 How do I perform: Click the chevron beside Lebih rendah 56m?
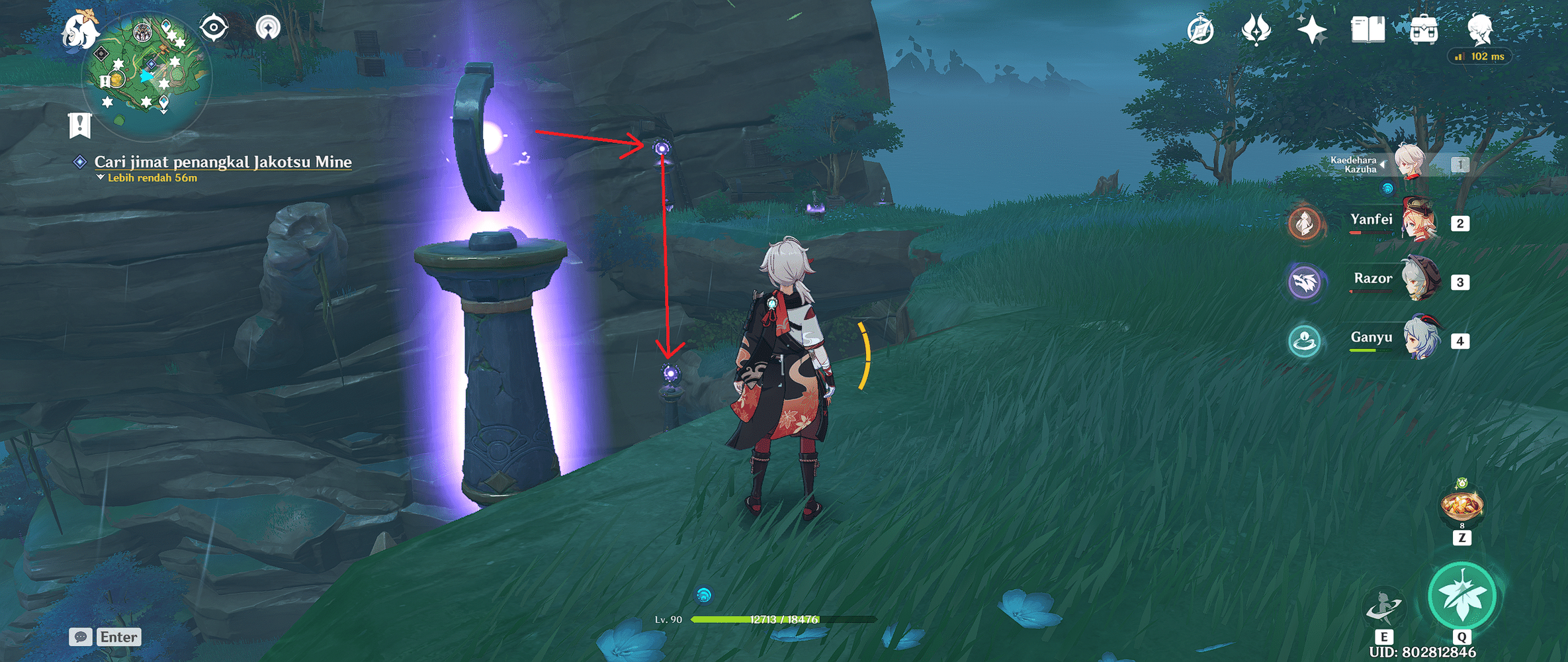tap(99, 177)
